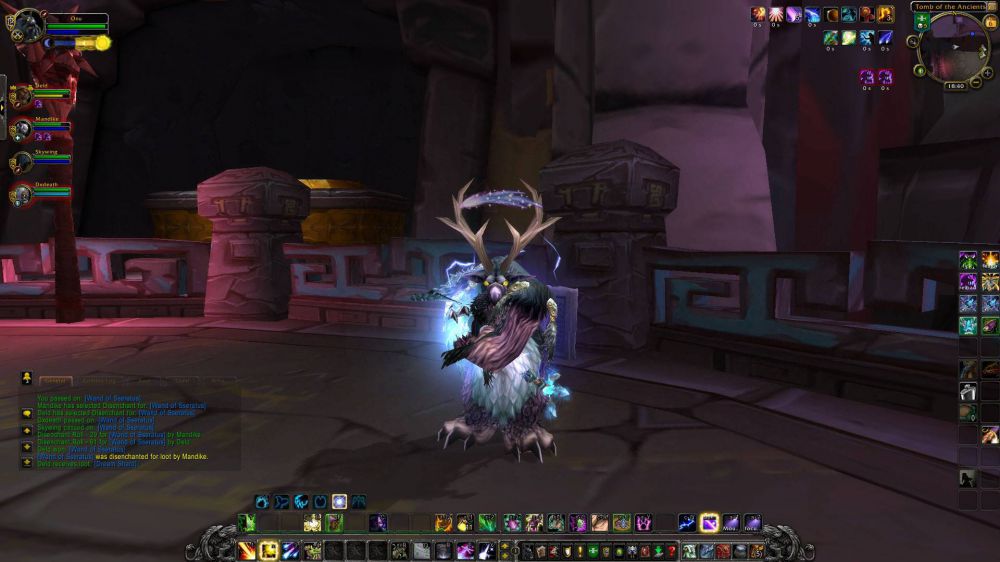Open the calendar button beside the minimap

pos(989,21)
